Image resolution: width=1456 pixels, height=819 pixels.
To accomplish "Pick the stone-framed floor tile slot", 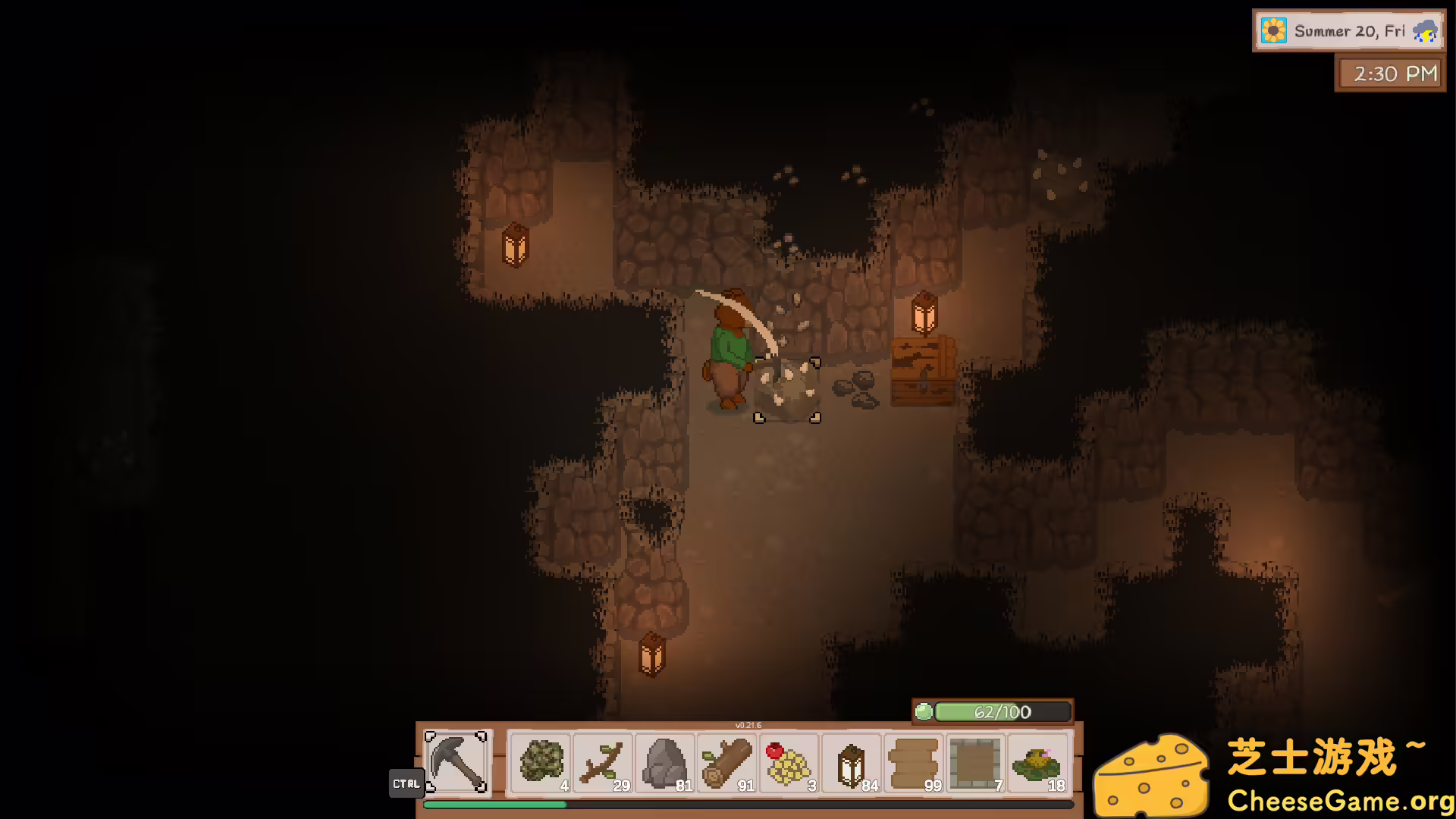I will (x=976, y=763).
